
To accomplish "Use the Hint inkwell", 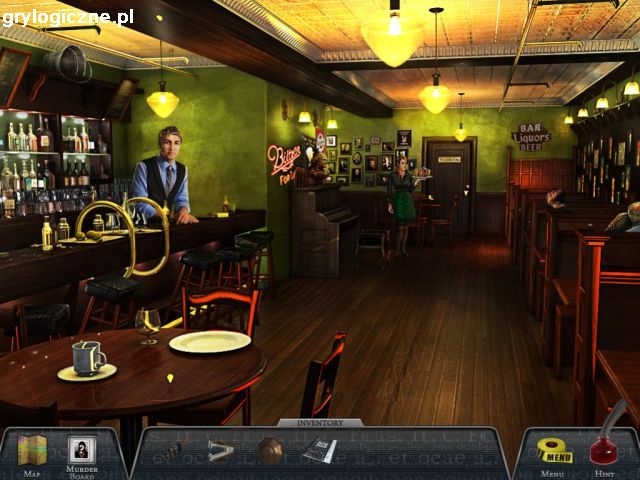I will [x=606, y=446].
